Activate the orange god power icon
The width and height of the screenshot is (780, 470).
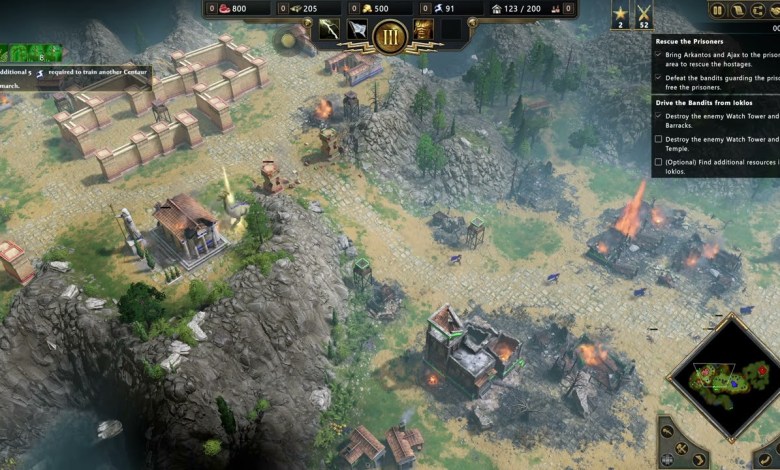[x=422, y=30]
